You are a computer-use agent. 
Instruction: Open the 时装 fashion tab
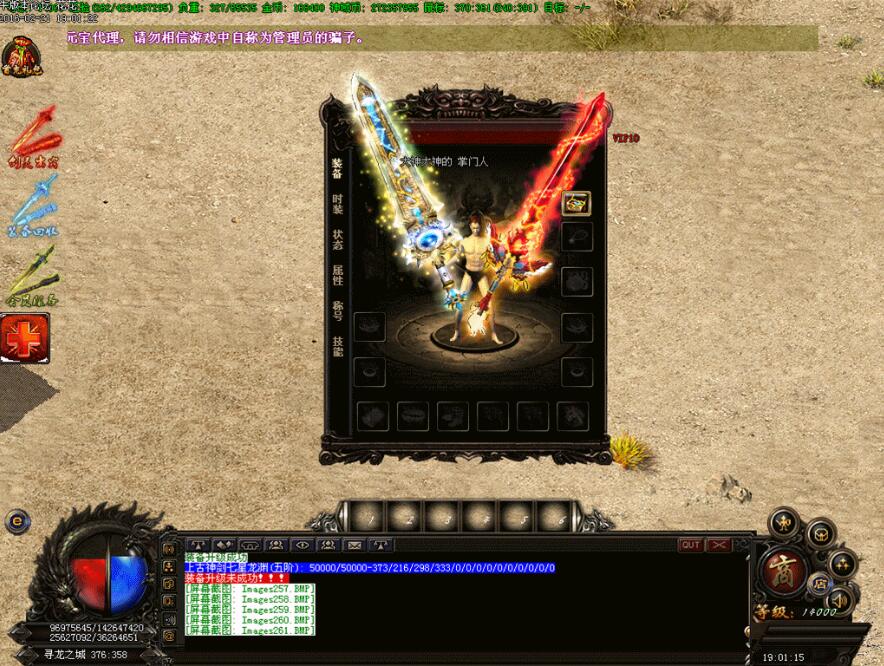point(337,203)
